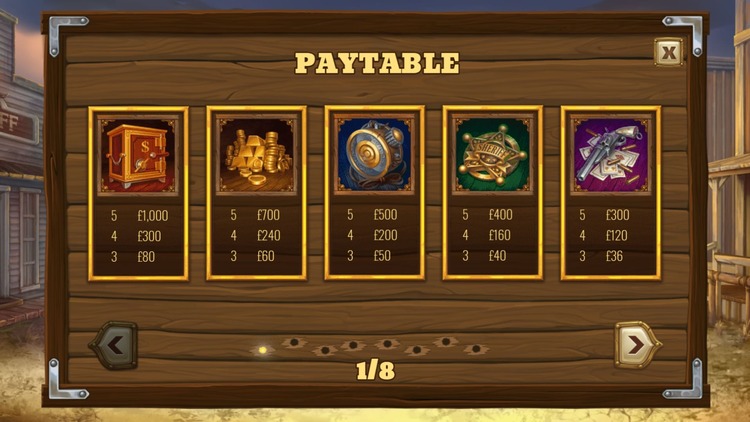Go to the previous paytable page
Viewport: 750px width, 422px height.
[114, 345]
